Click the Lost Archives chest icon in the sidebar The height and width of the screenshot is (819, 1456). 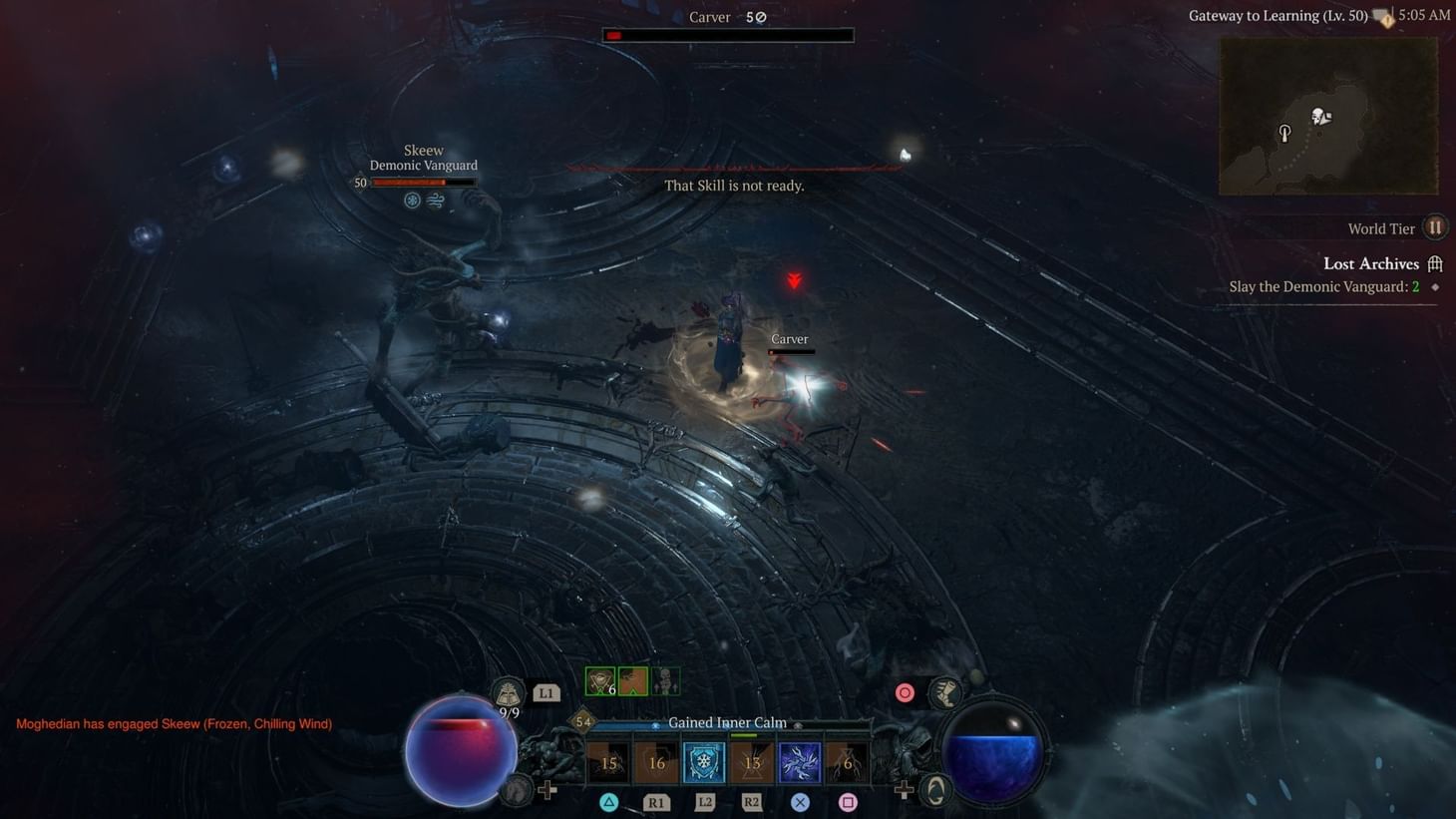(1434, 262)
